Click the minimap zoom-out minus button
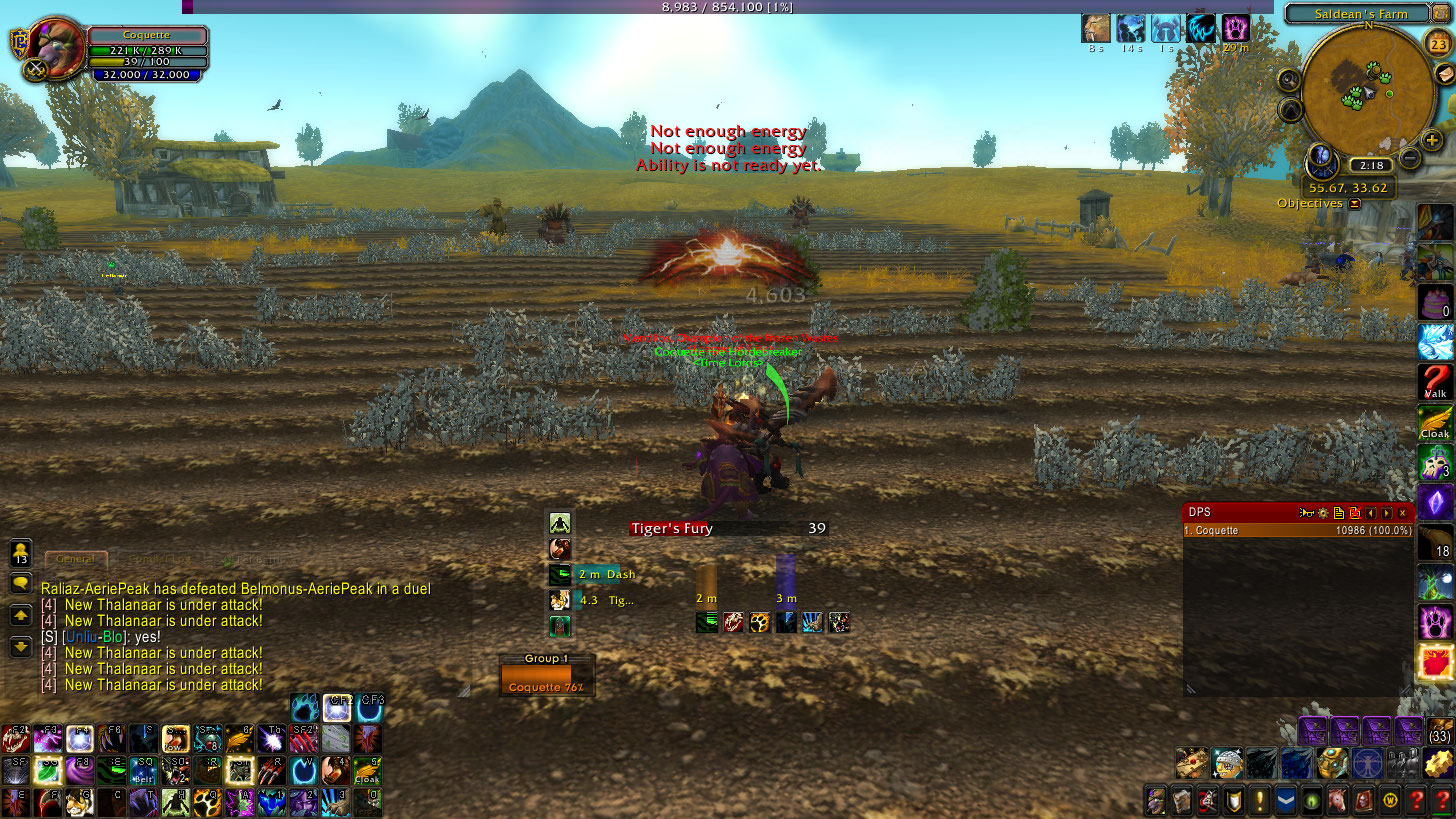Screen dimensions: 1456x819 pos(1409,158)
